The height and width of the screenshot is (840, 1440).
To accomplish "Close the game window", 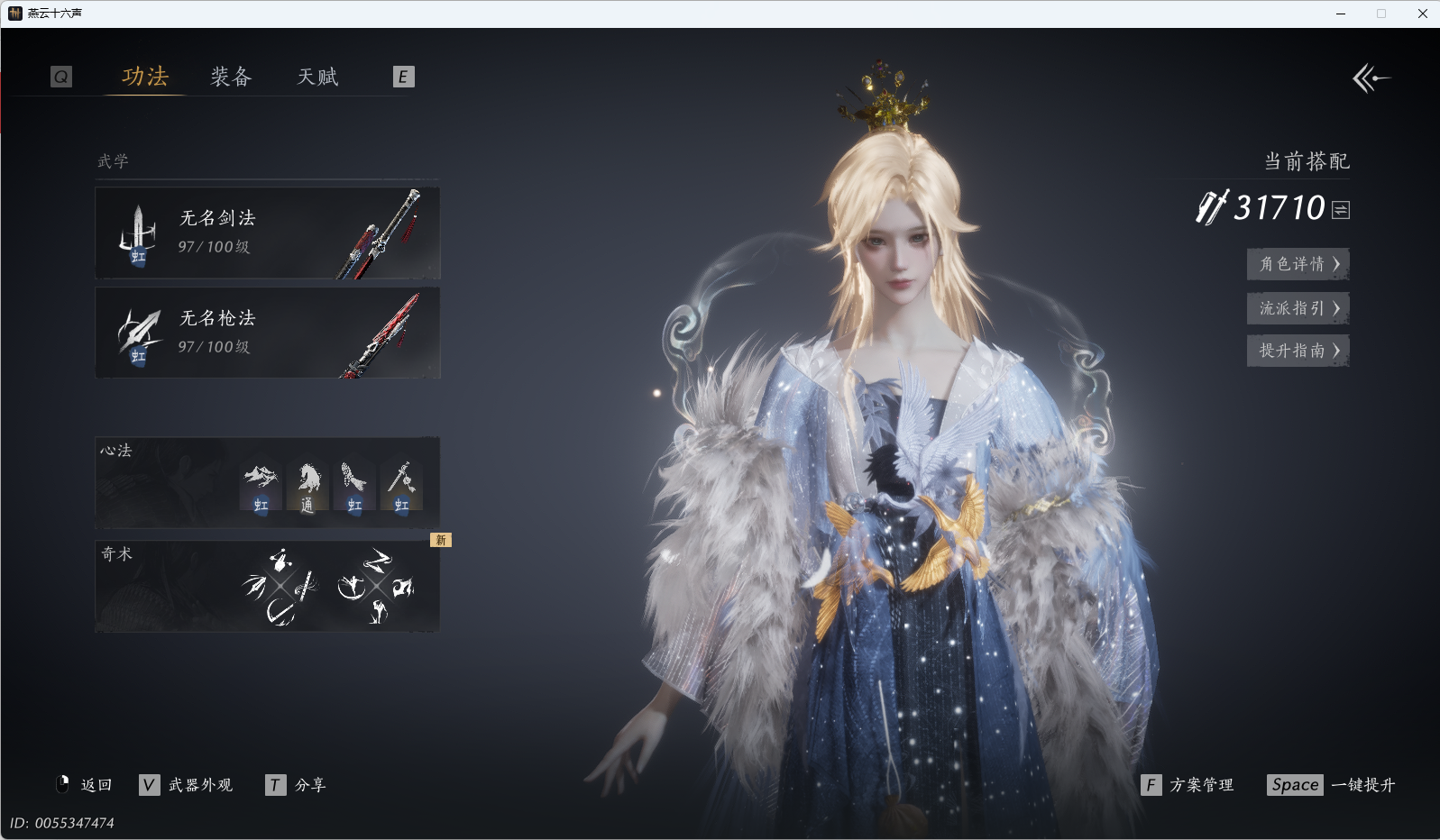I will tap(1423, 14).
